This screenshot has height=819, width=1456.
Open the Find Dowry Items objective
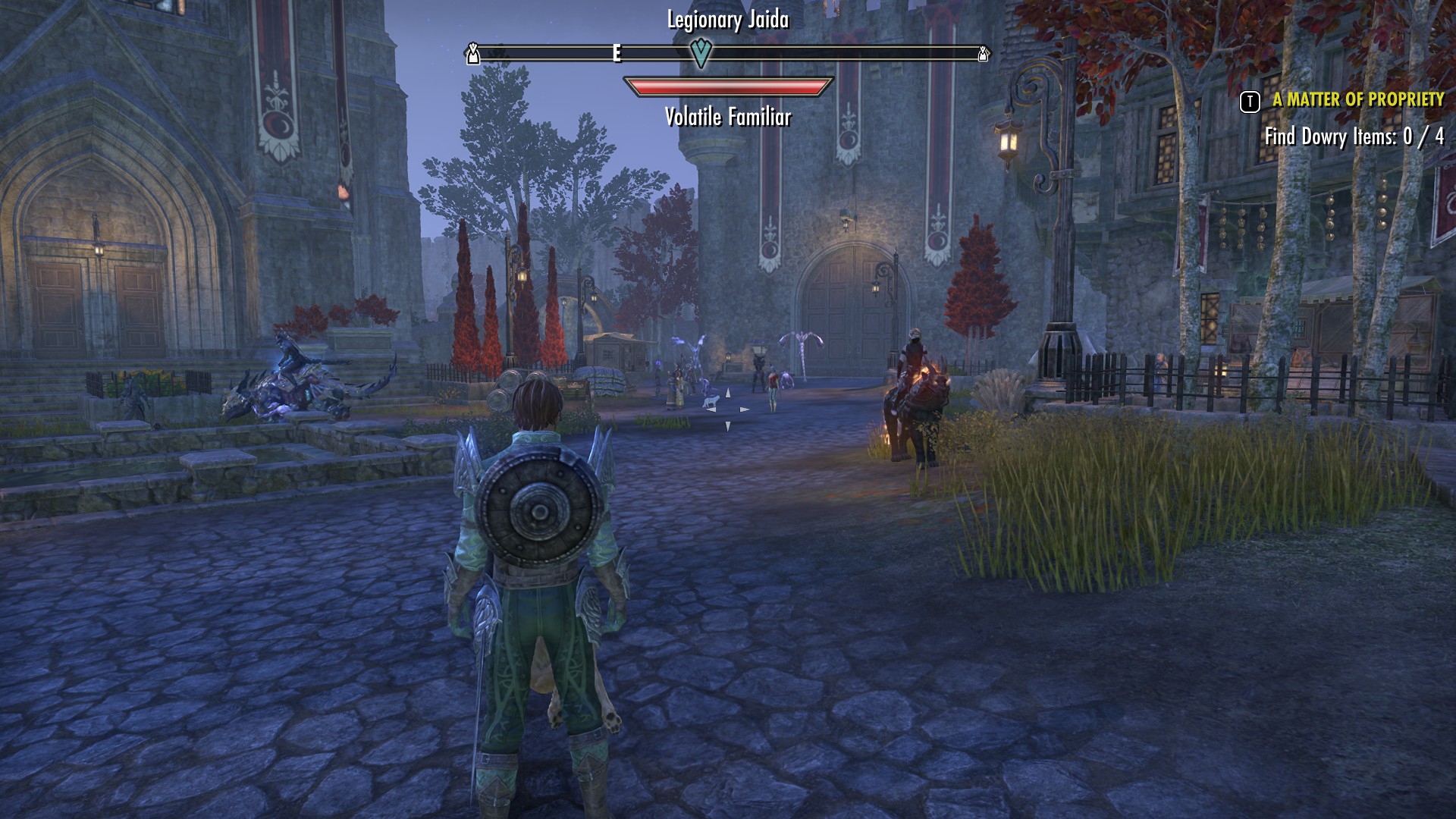pos(1354,137)
